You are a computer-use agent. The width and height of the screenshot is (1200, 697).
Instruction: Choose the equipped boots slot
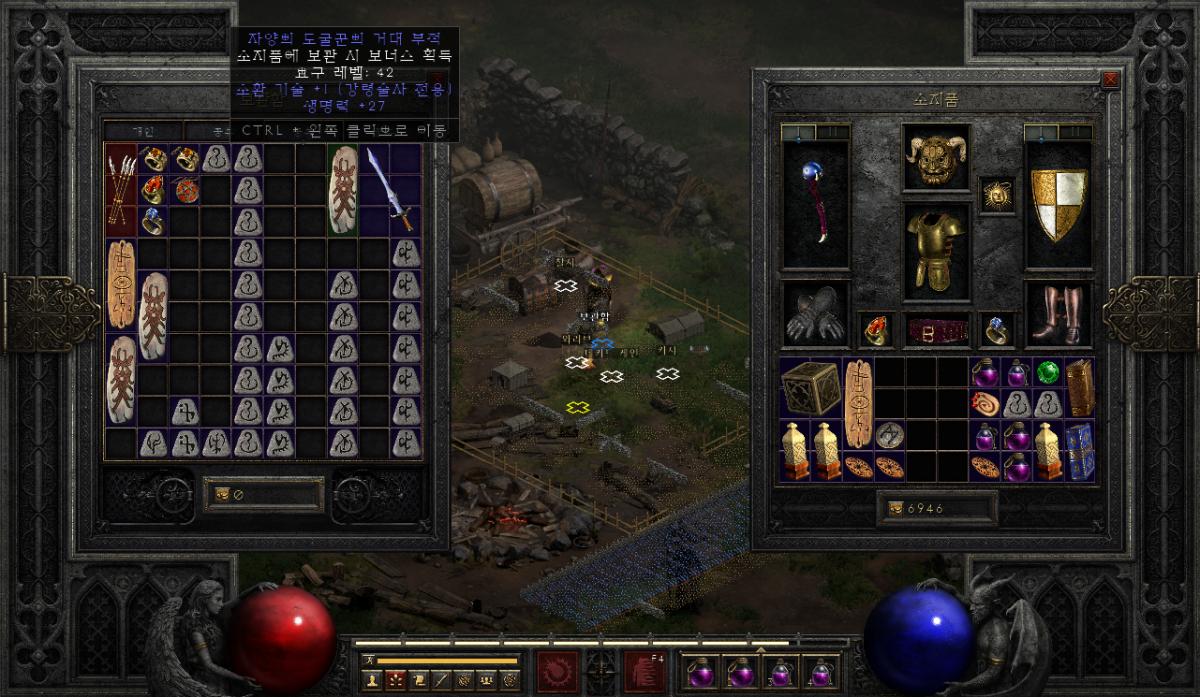1058,313
